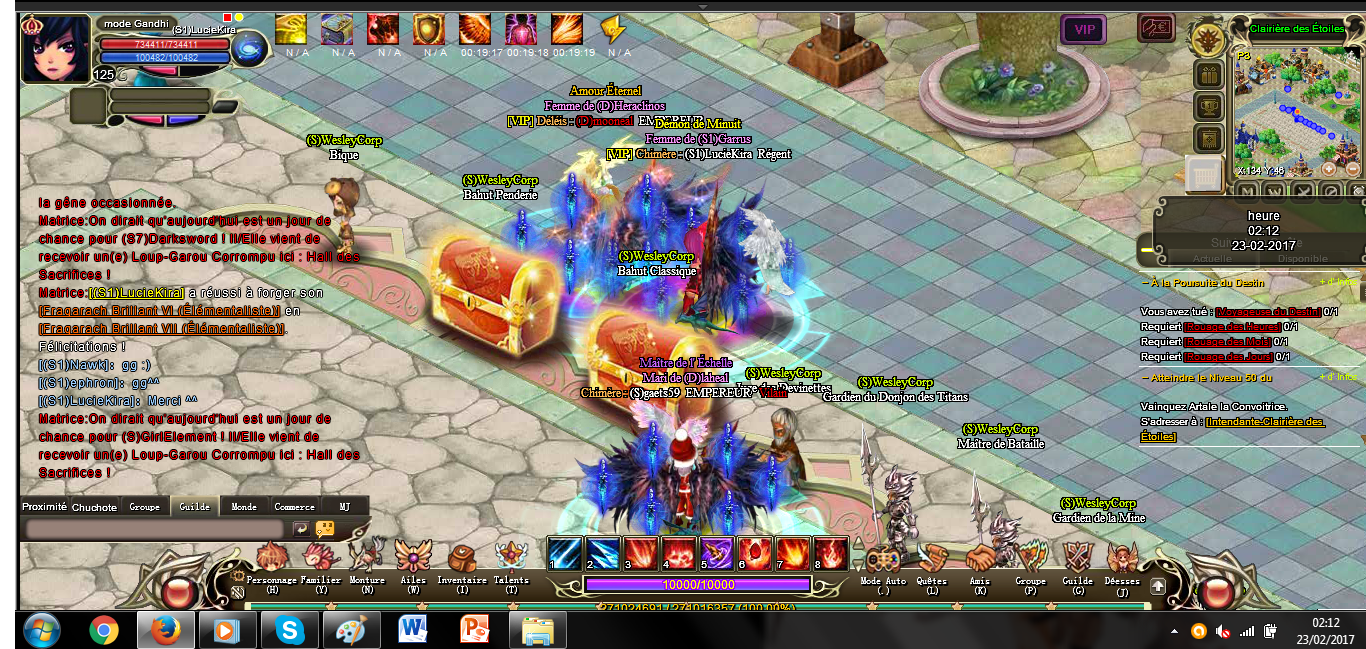Open the Monture mount menu
Screen dimensions: 1366x649
pos(367,558)
